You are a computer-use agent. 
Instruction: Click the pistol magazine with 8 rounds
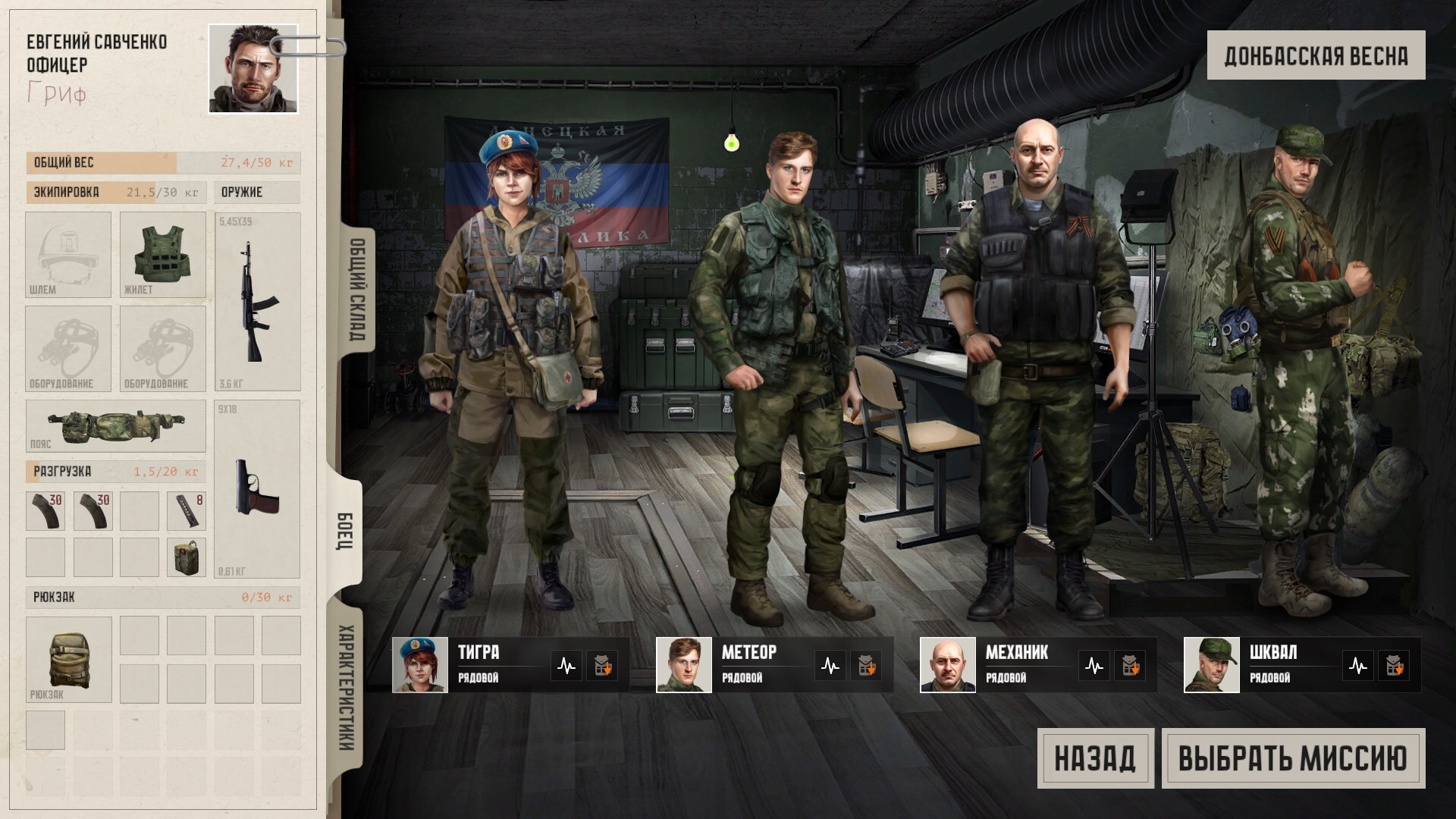click(186, 510)
